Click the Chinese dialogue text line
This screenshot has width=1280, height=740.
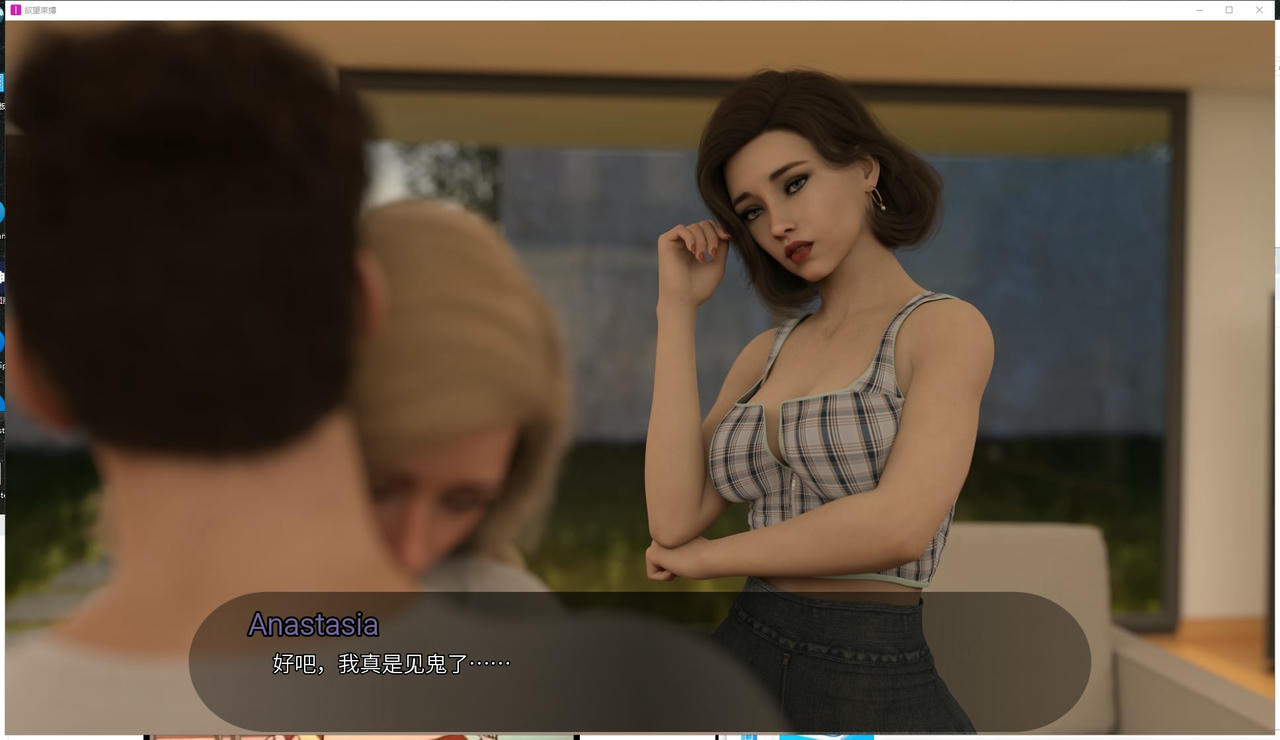[x=388, y=663]
